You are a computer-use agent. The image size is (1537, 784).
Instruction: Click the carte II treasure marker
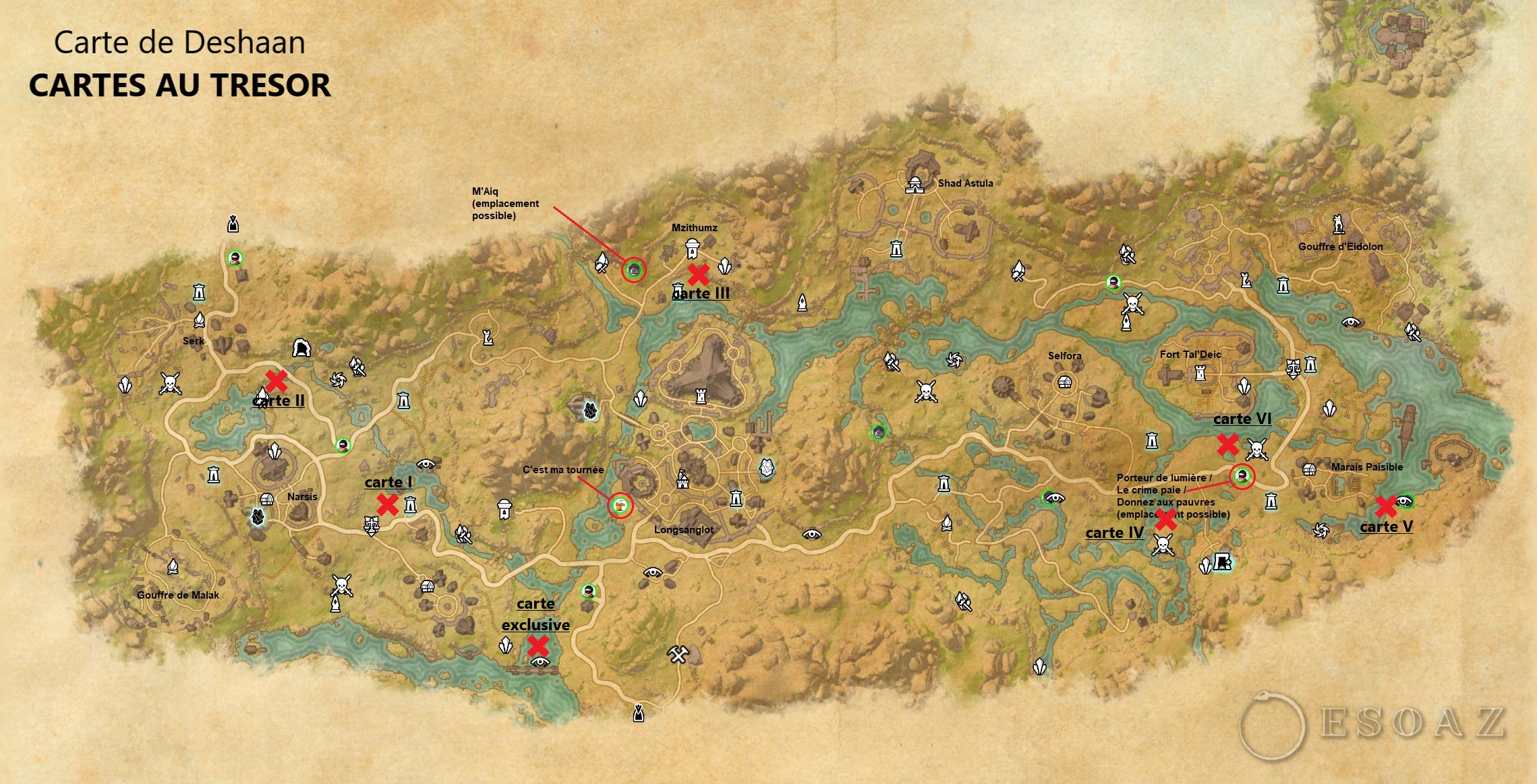click(x=276, y=381)
